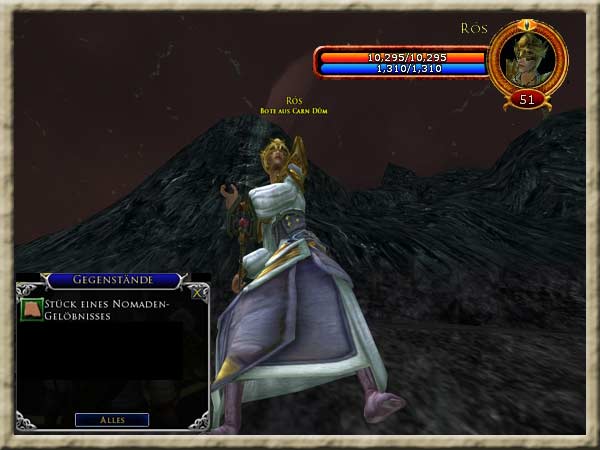The image size is (600, 450).
Task: Click the Gegenstände window title bar
Action: pos(112,282)
